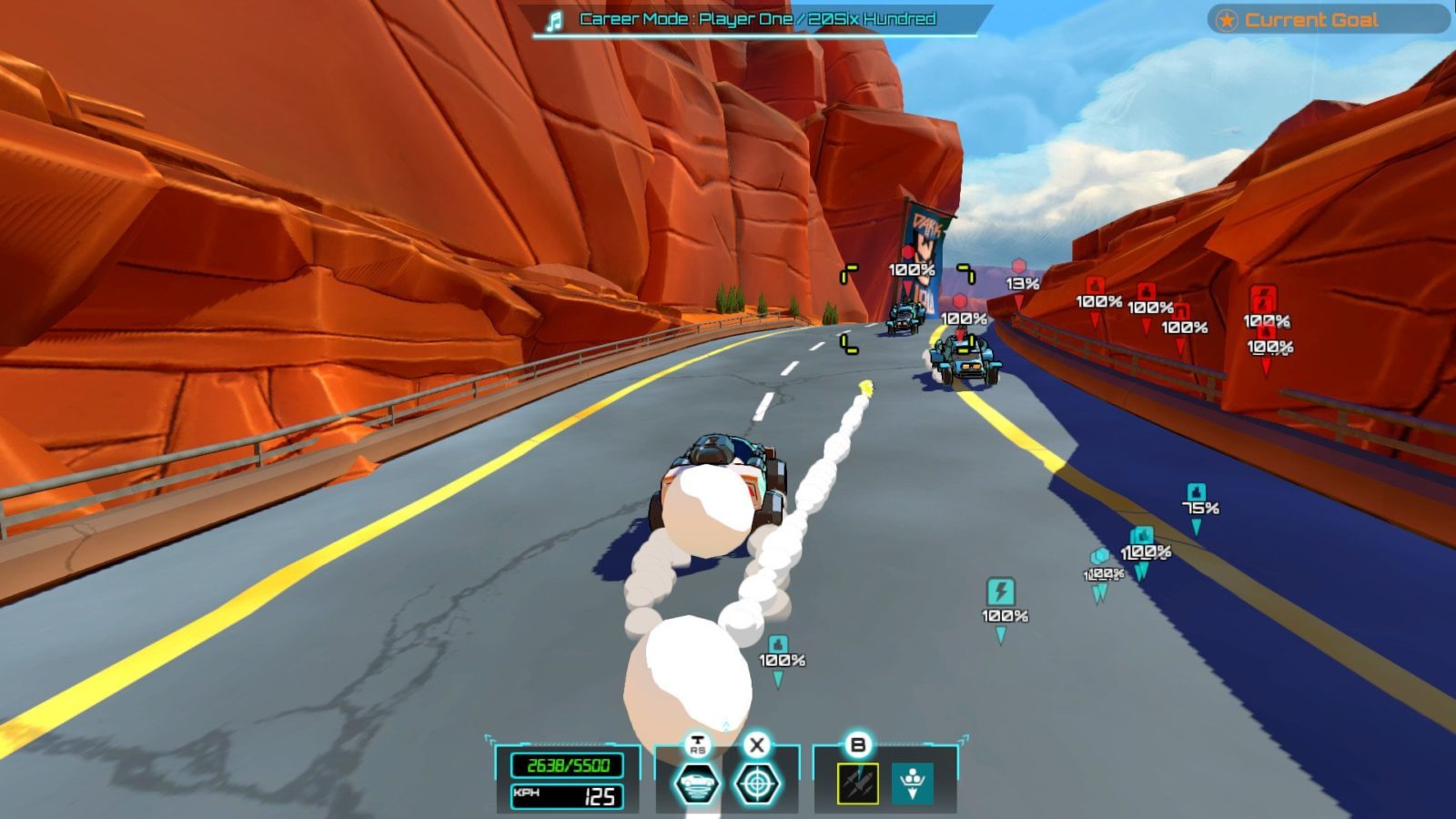Activate the crosshair targeting ability
Screen dimensions: 1456x819
[757, 784]
